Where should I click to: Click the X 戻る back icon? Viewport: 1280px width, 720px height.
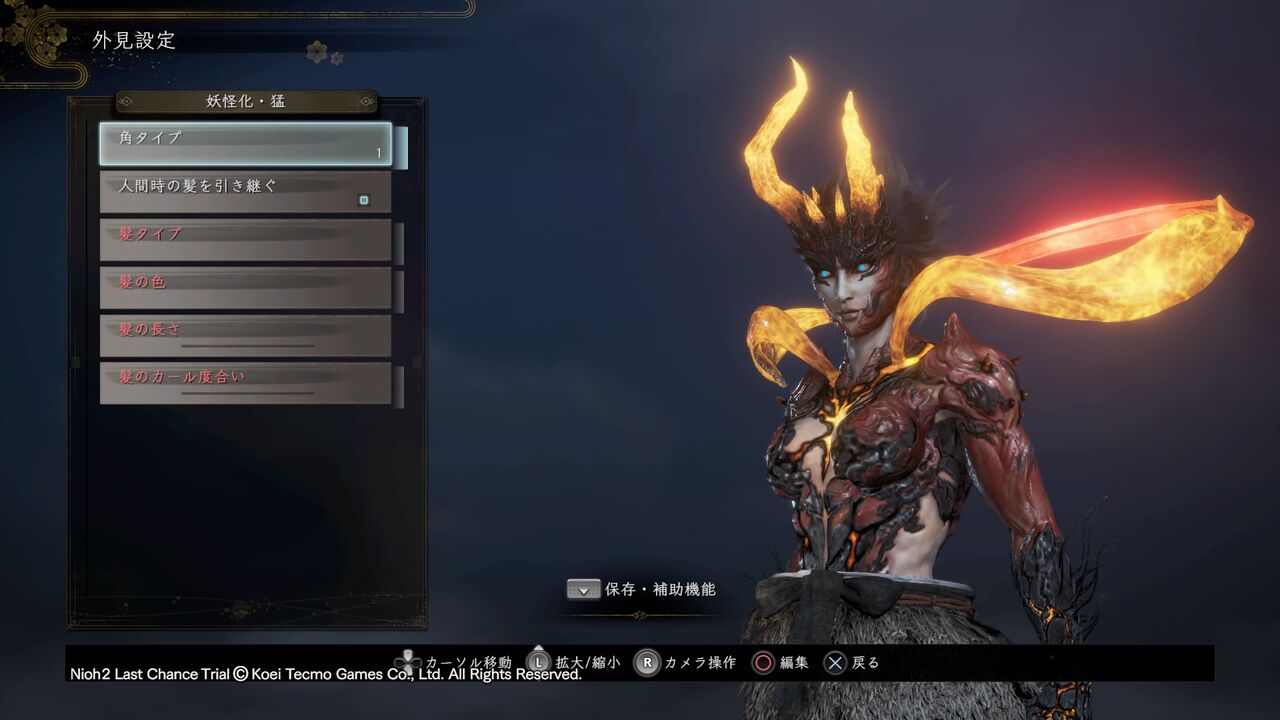point(833,662)
